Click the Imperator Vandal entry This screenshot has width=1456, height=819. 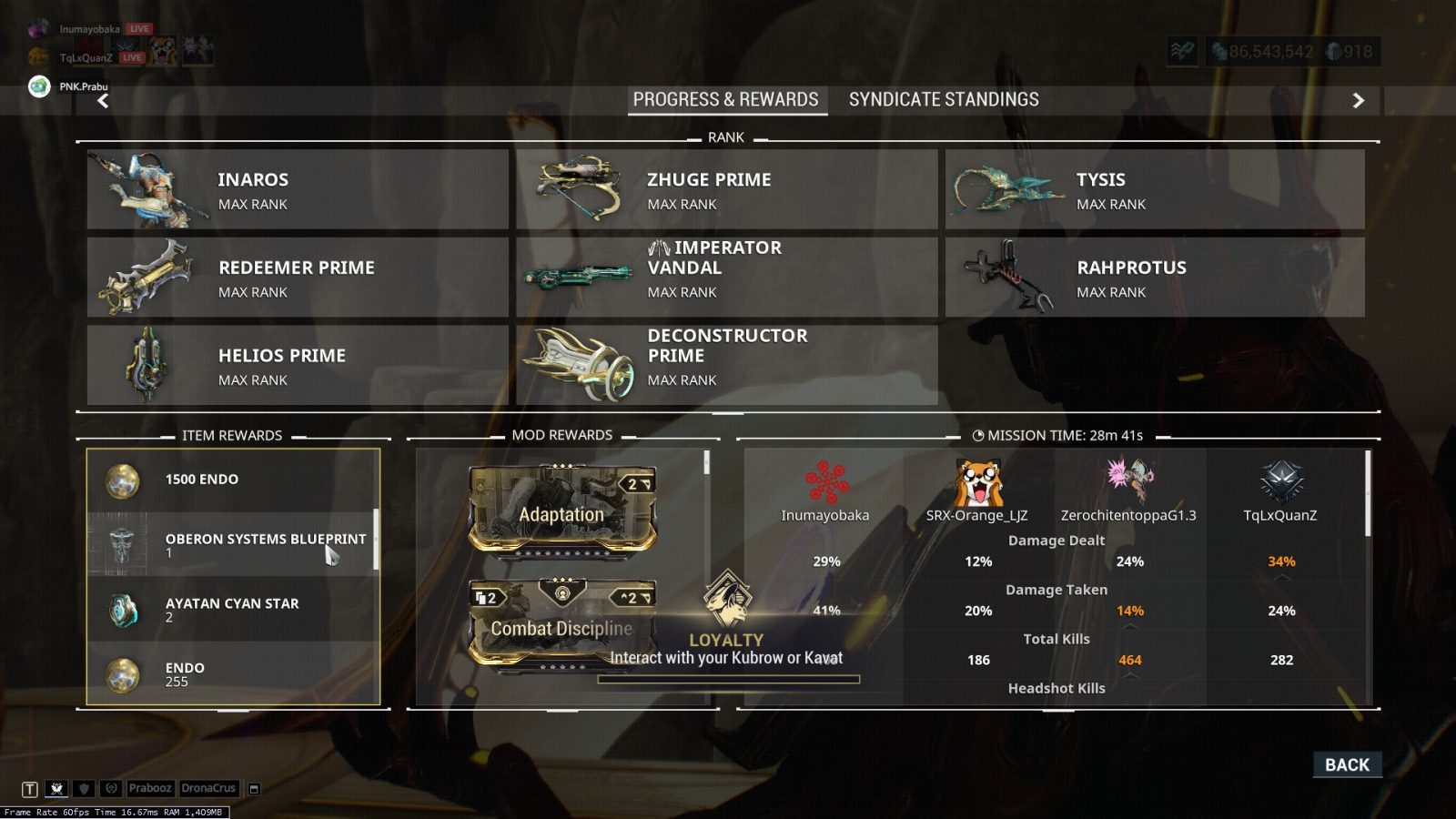[x=726, y=278]
